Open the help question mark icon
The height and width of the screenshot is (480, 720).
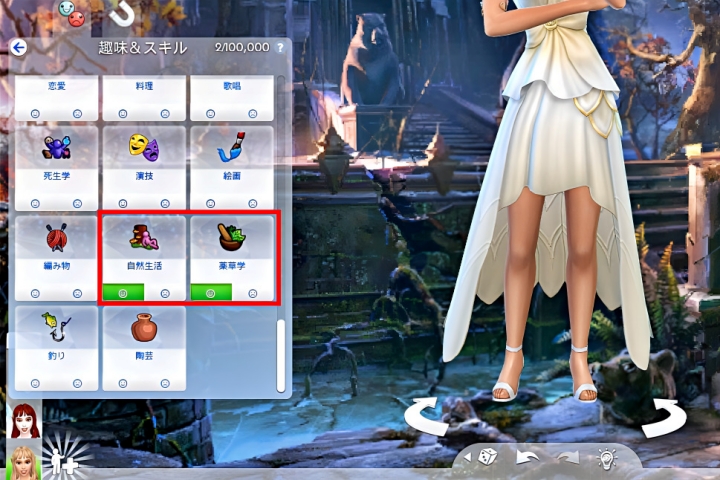point(280,47)
